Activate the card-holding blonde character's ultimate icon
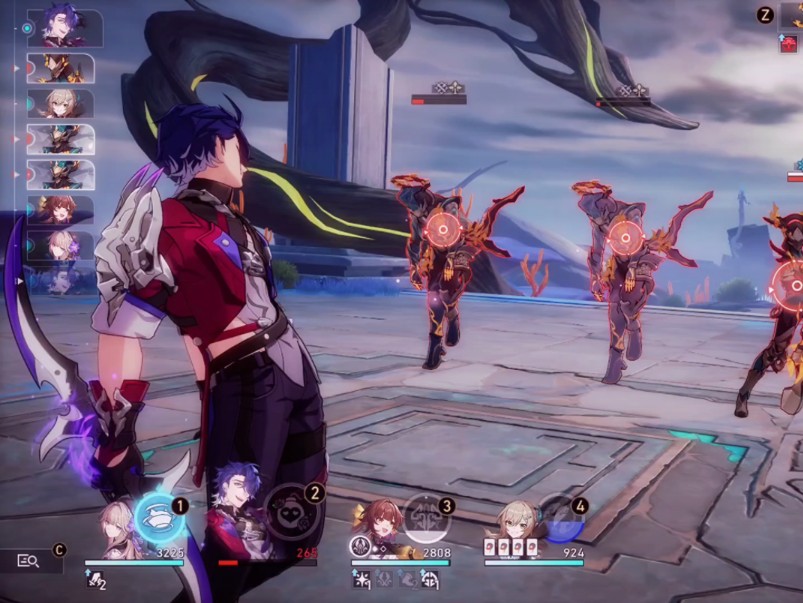The image size is (803, 603). pyautogui.click(x=560, y=517)
